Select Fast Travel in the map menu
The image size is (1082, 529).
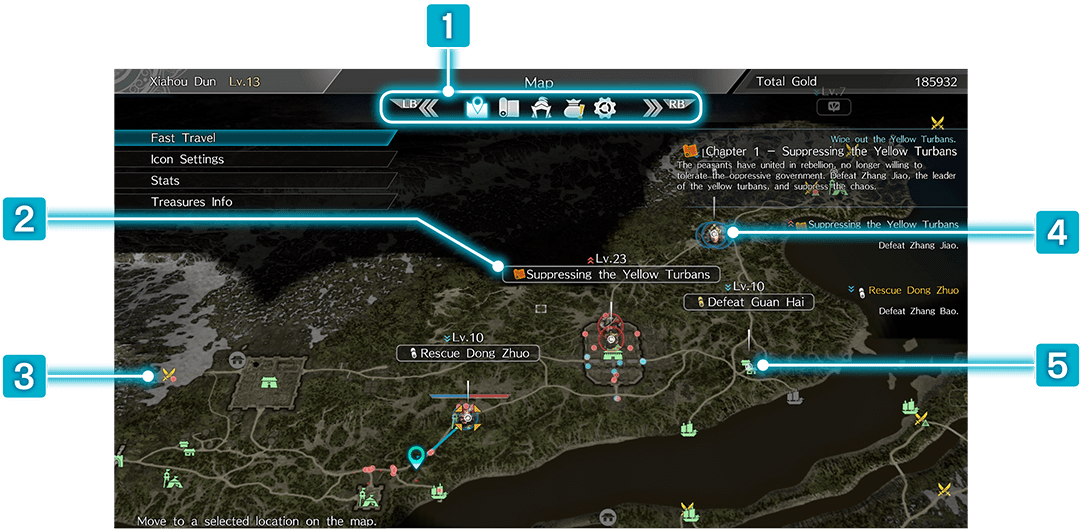184,138
